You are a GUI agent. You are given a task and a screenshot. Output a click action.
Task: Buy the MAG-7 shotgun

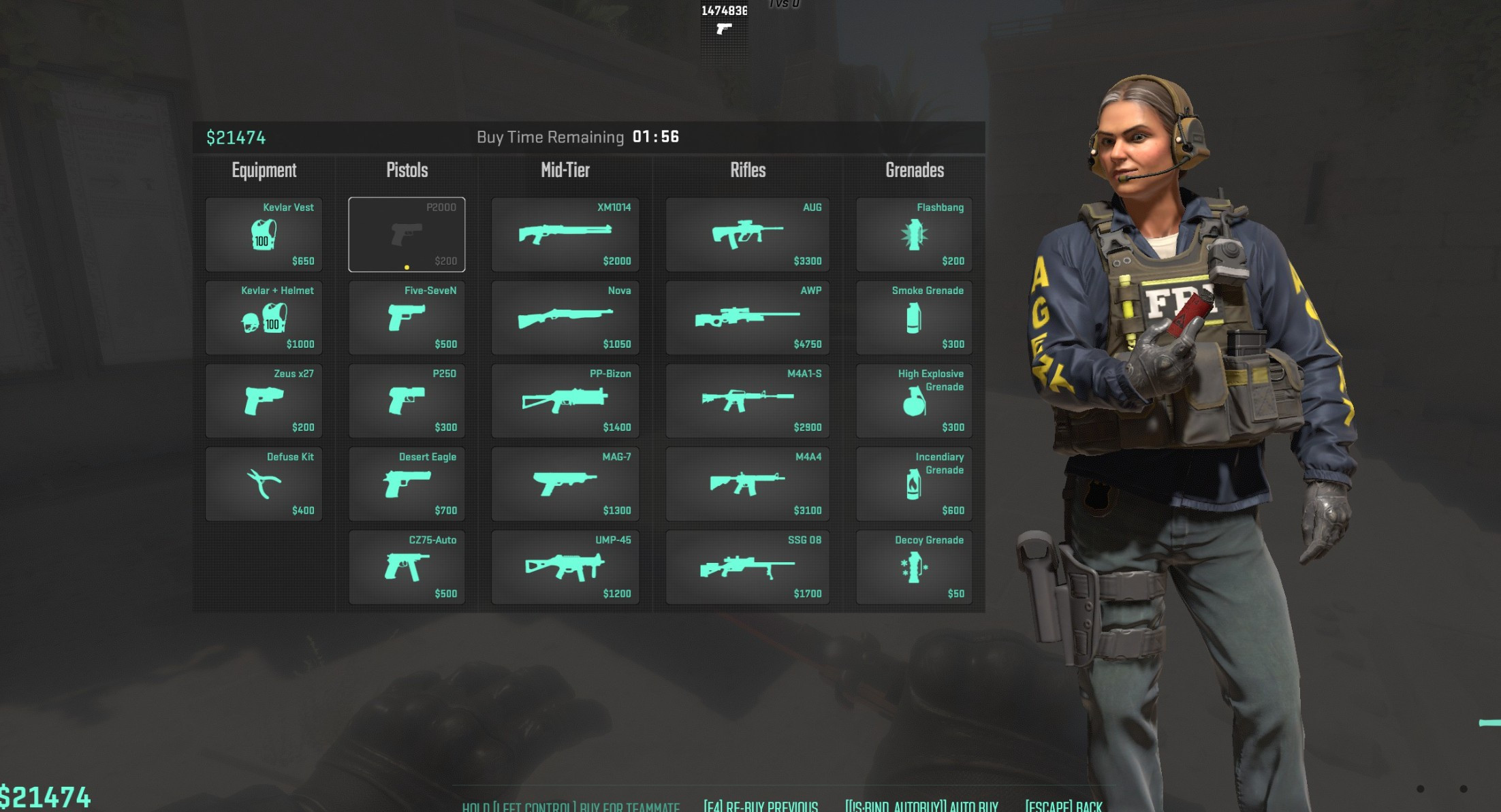[x=565, y=484]
